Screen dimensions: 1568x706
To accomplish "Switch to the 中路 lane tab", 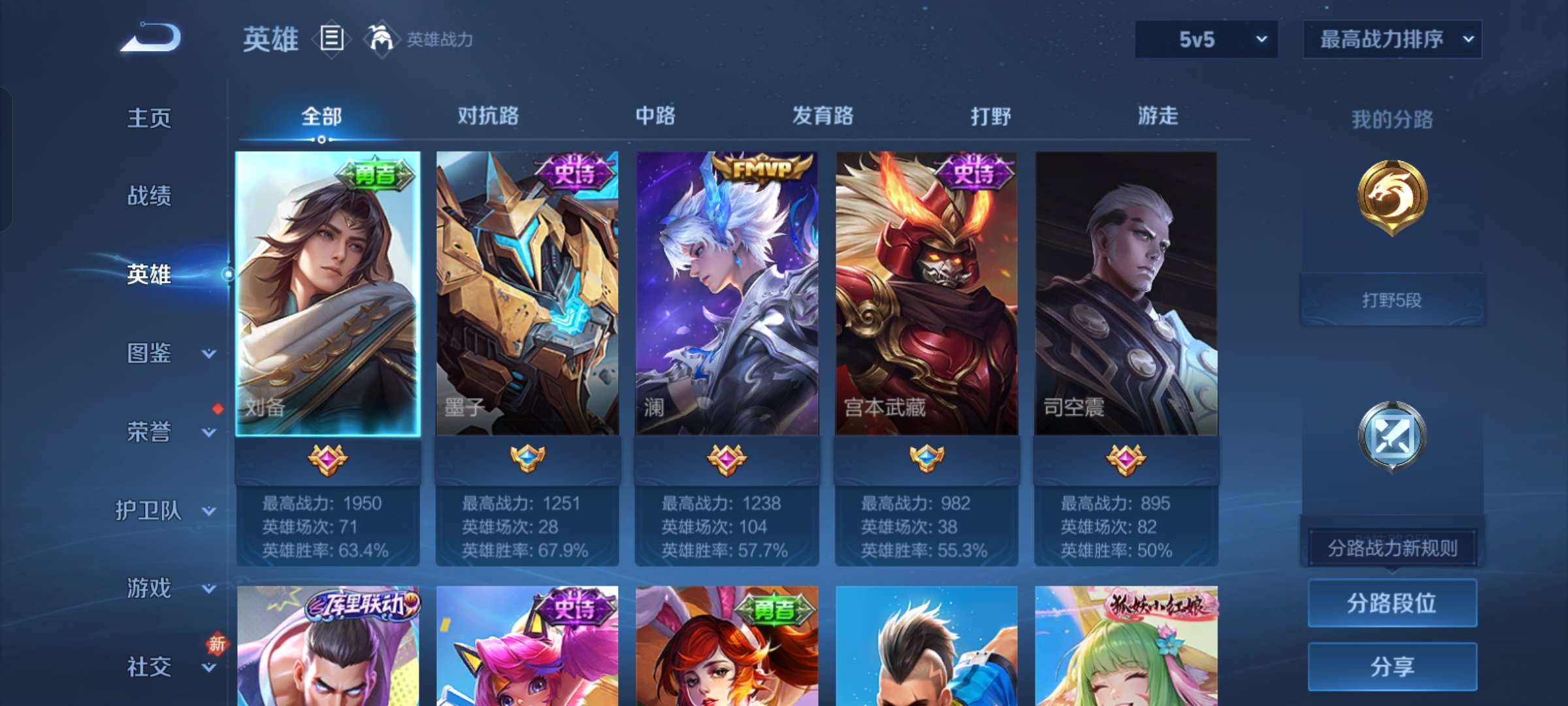I will [x=655, y=116].
